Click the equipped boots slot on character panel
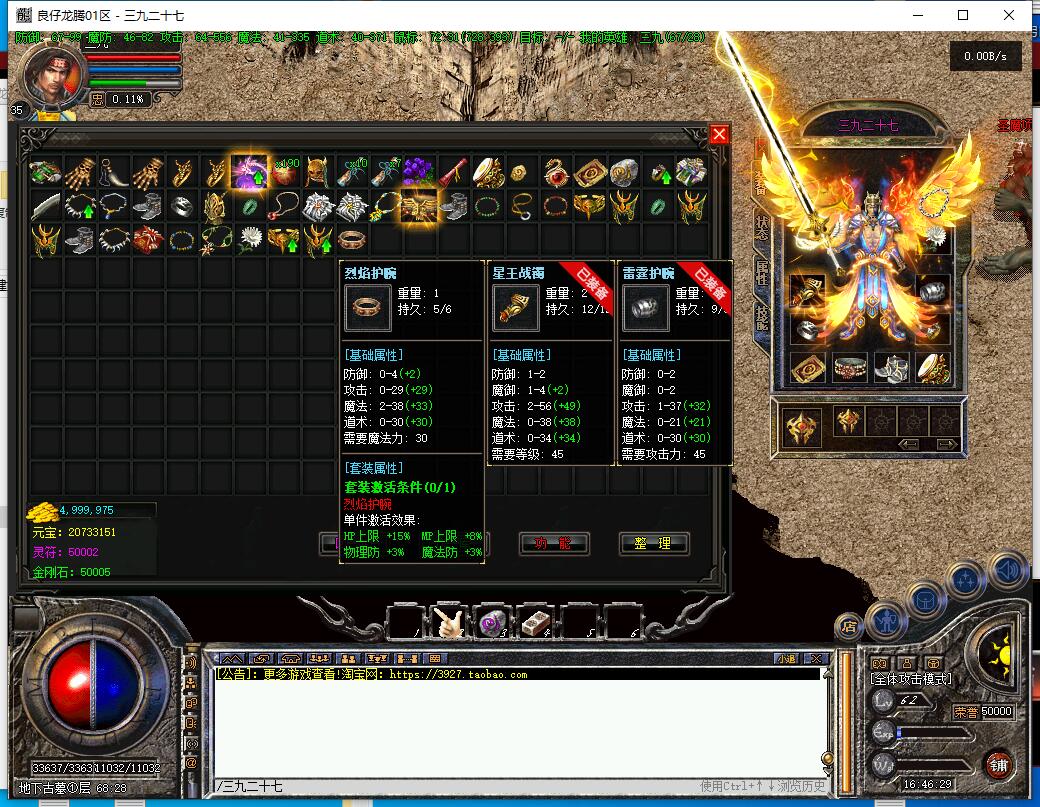The height and width of the screenshot is (807, 1040). [x=891, y=368]
